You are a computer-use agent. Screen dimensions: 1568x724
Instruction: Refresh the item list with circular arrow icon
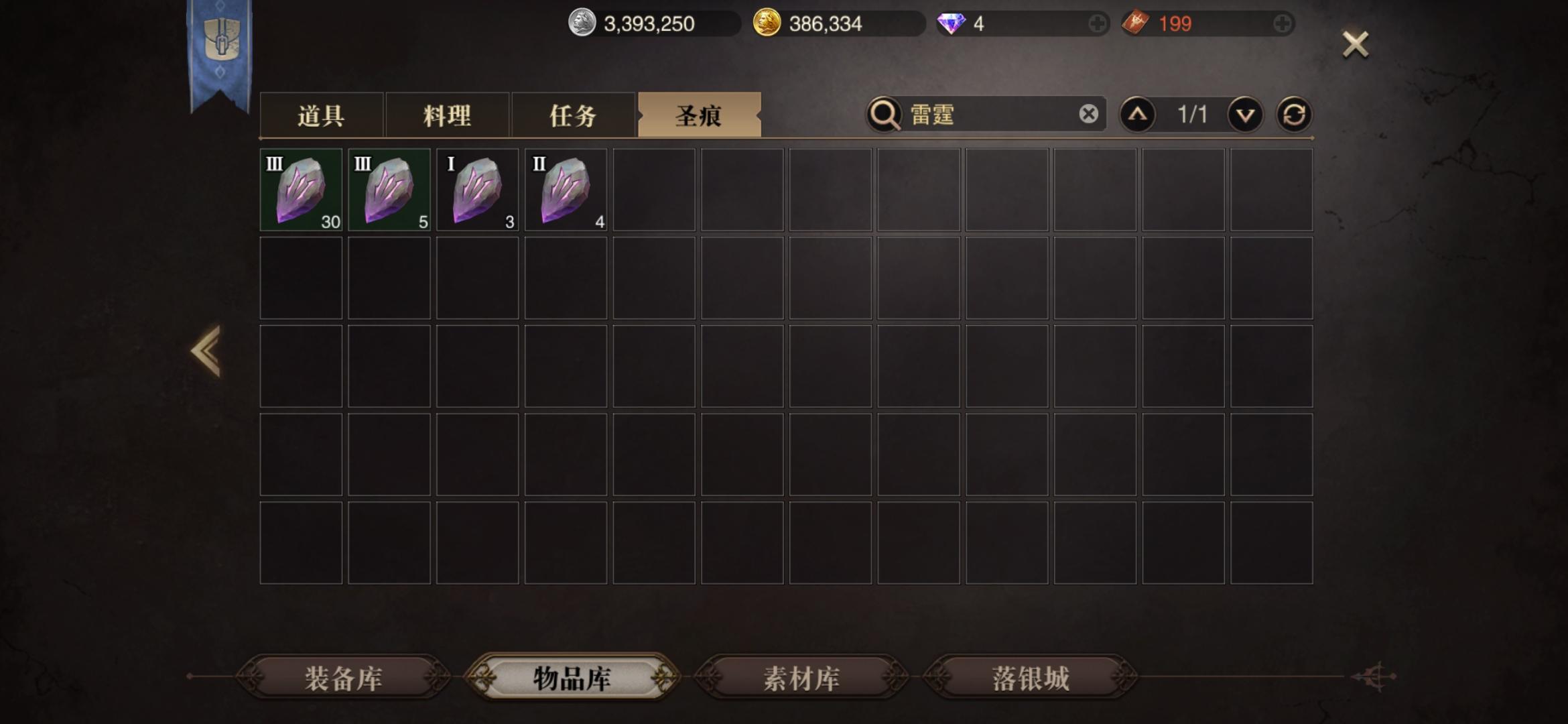1295,114
